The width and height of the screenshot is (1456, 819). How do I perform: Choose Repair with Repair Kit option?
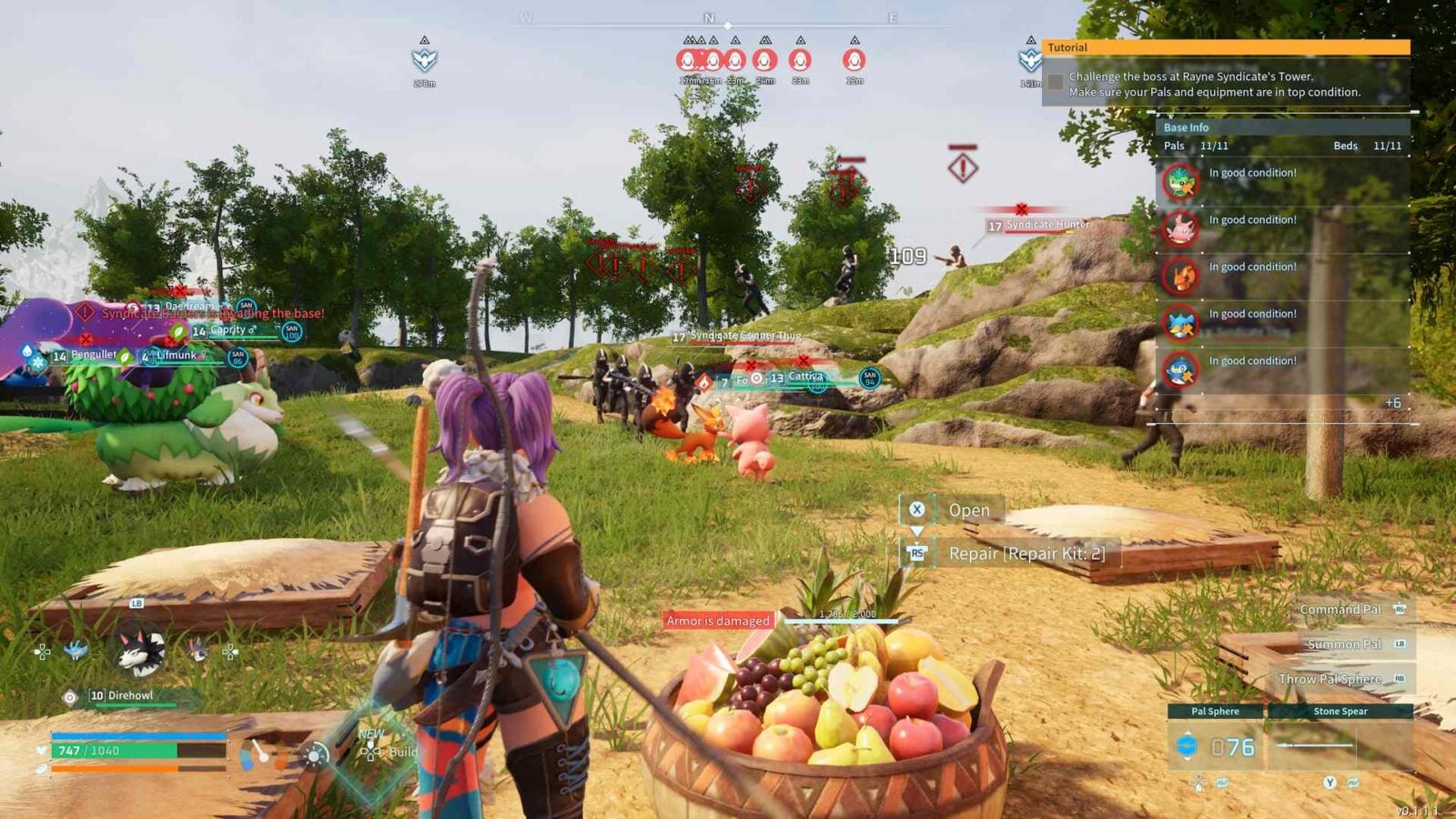tap(1026, 553)
